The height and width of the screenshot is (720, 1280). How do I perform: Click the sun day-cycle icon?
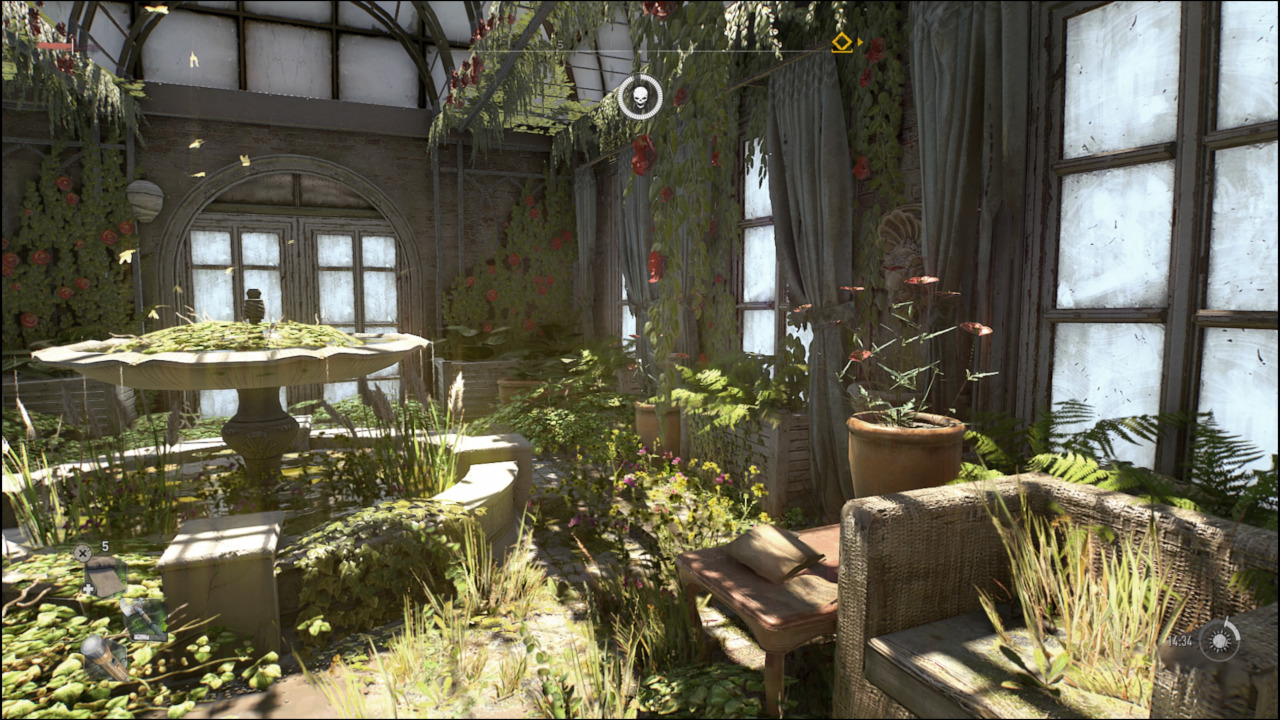click(x=1219, y=640)
